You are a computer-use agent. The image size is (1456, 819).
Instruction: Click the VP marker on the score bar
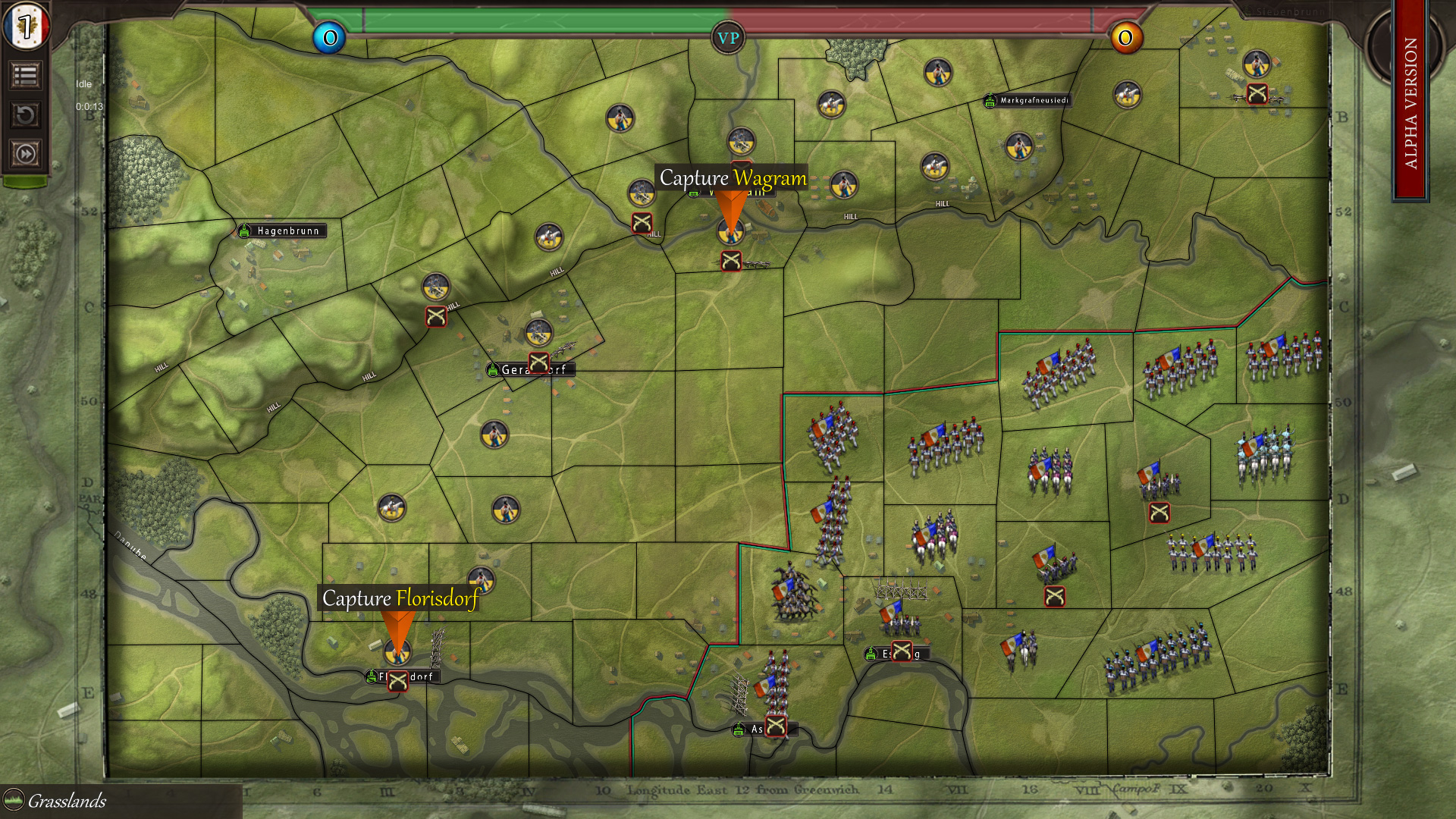(x=728, y=36)
